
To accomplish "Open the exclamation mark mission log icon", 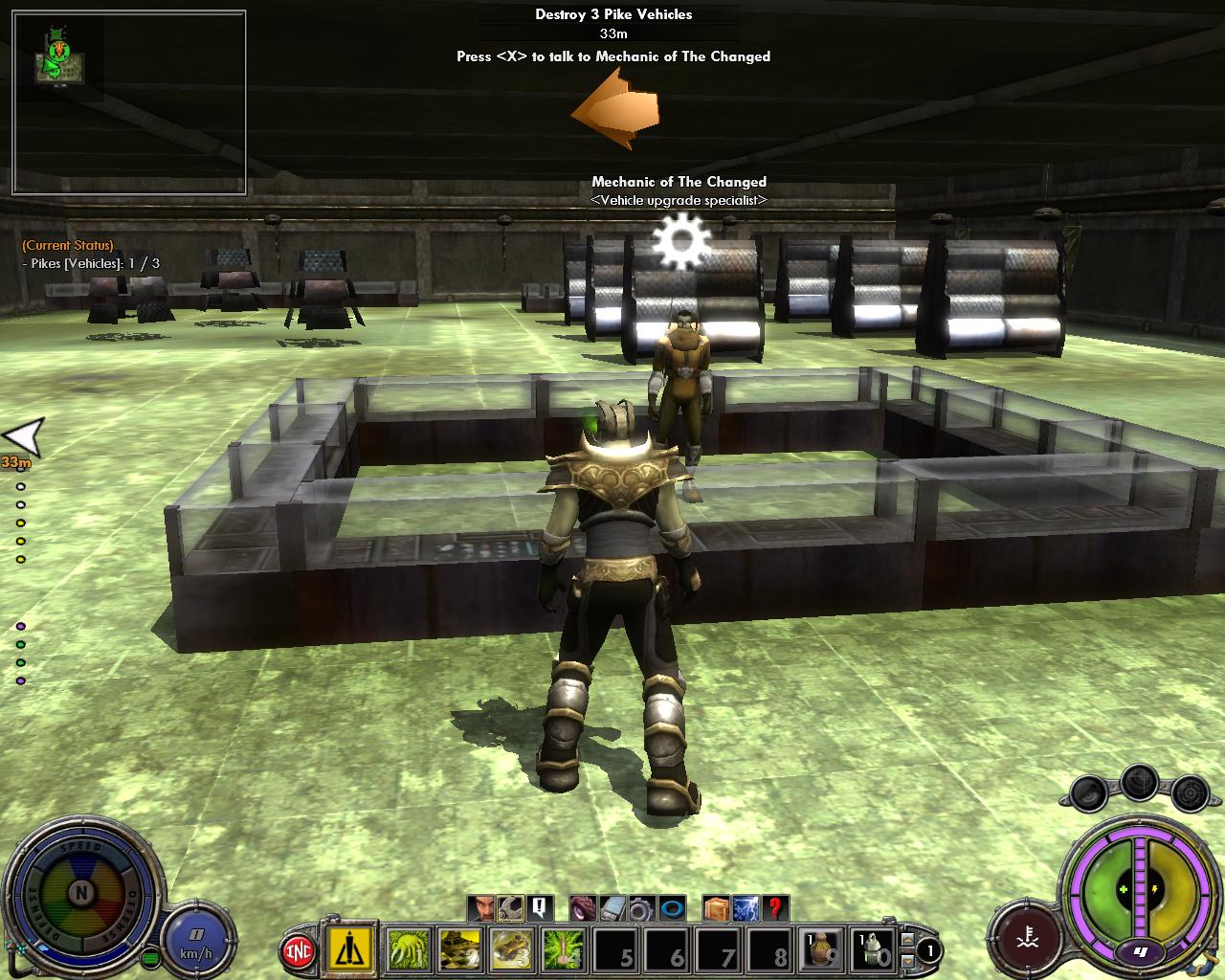I will tap(539, 907).
